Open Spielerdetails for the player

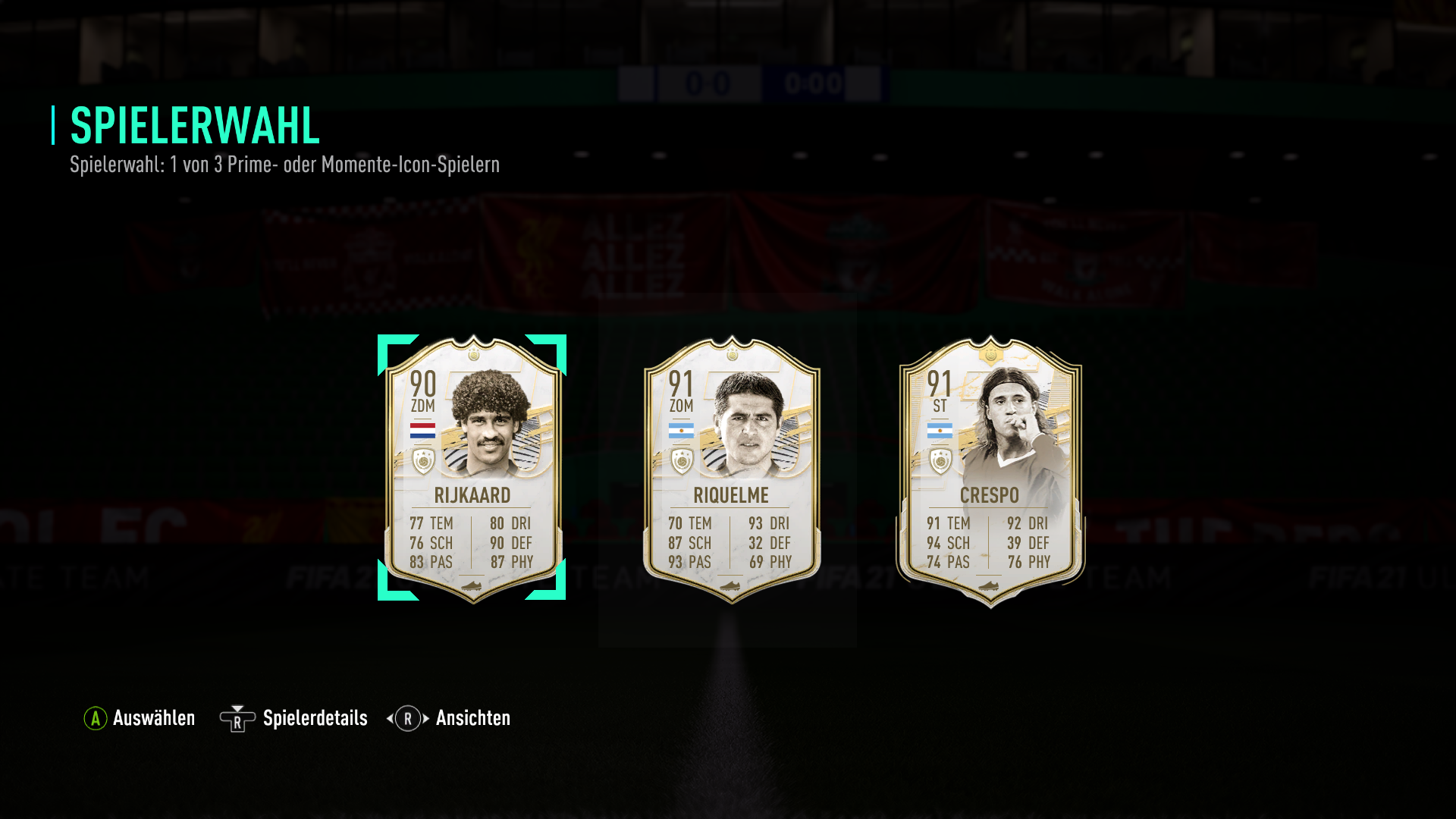(x=294, y=718)
